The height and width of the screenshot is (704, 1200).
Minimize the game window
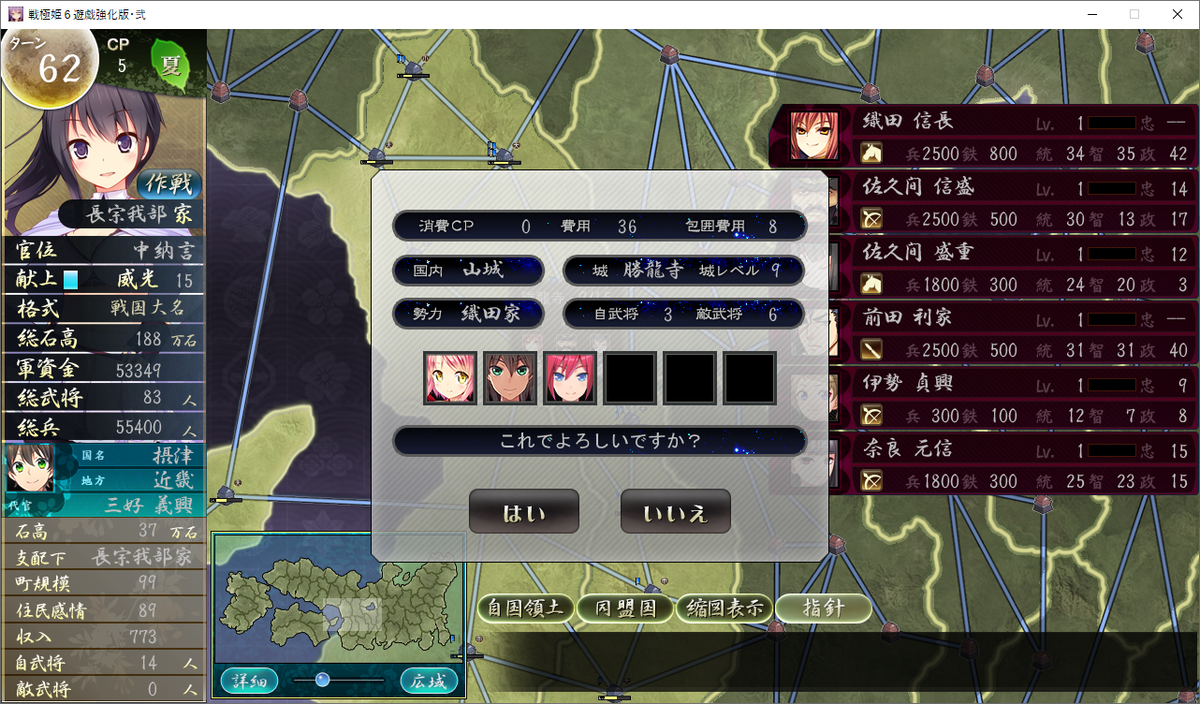tap(1089, 14)
